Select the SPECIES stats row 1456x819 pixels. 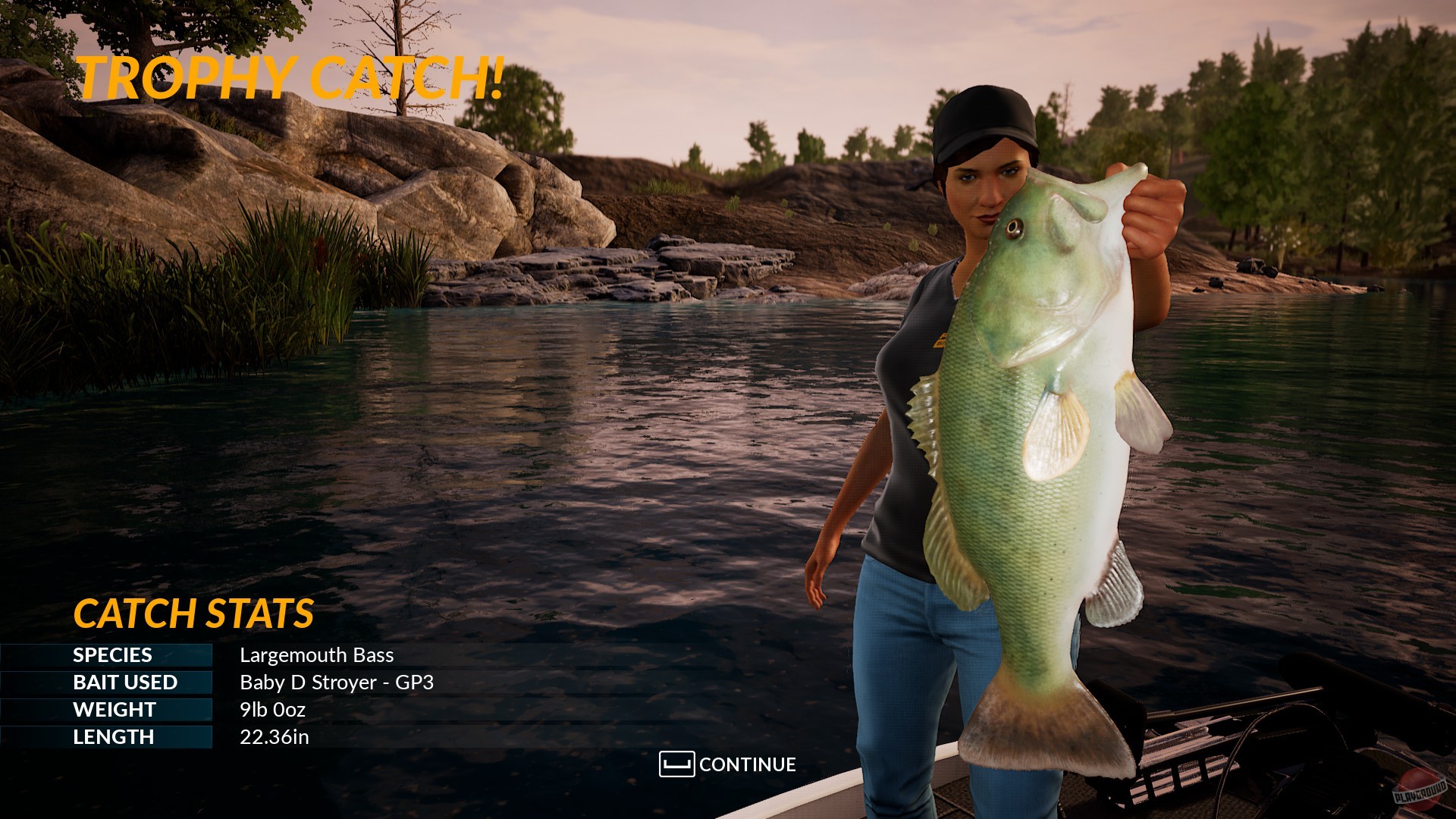click(x=212, y=655)
